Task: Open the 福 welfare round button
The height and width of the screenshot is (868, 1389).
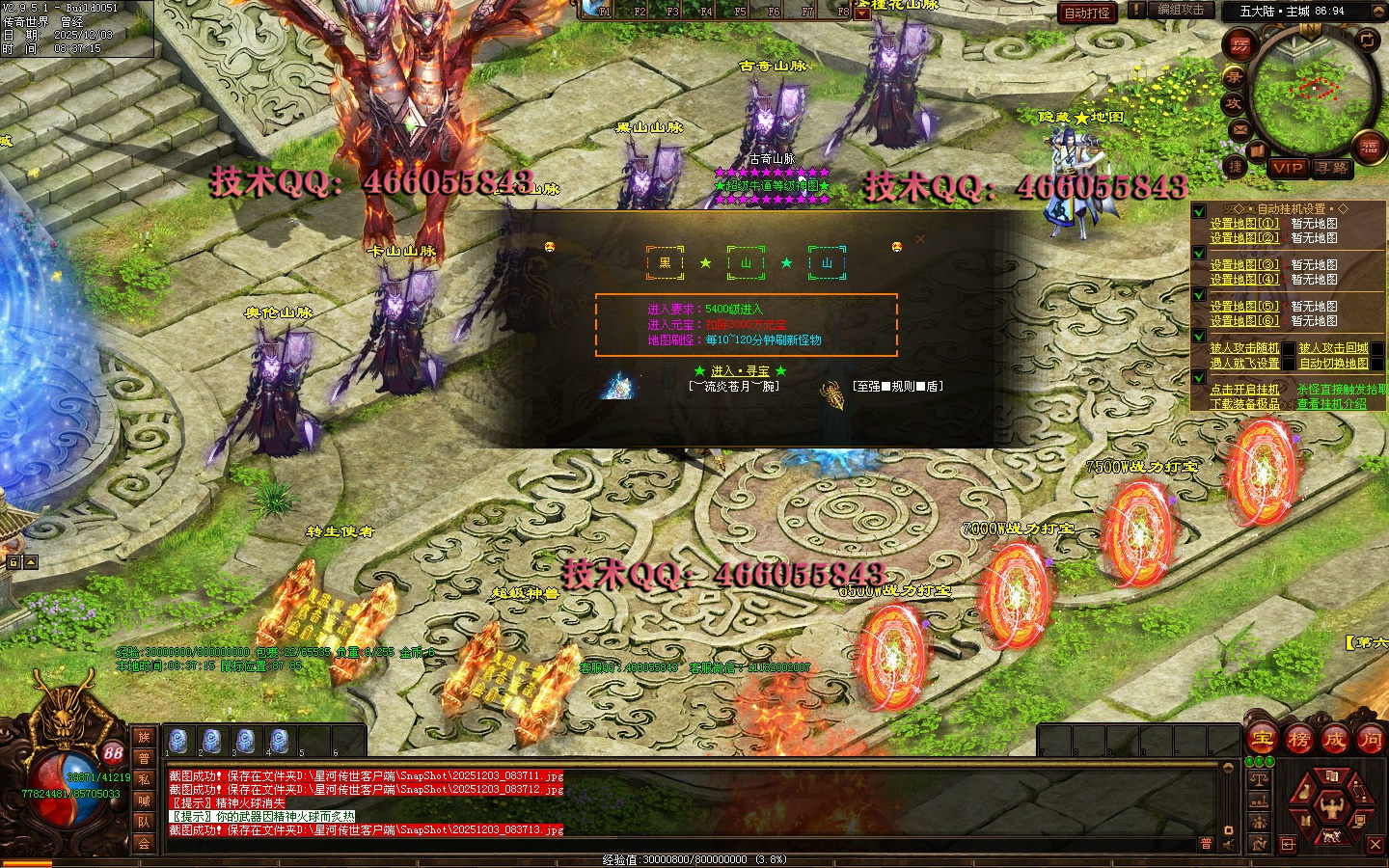Action: [x=1369, y=148]
